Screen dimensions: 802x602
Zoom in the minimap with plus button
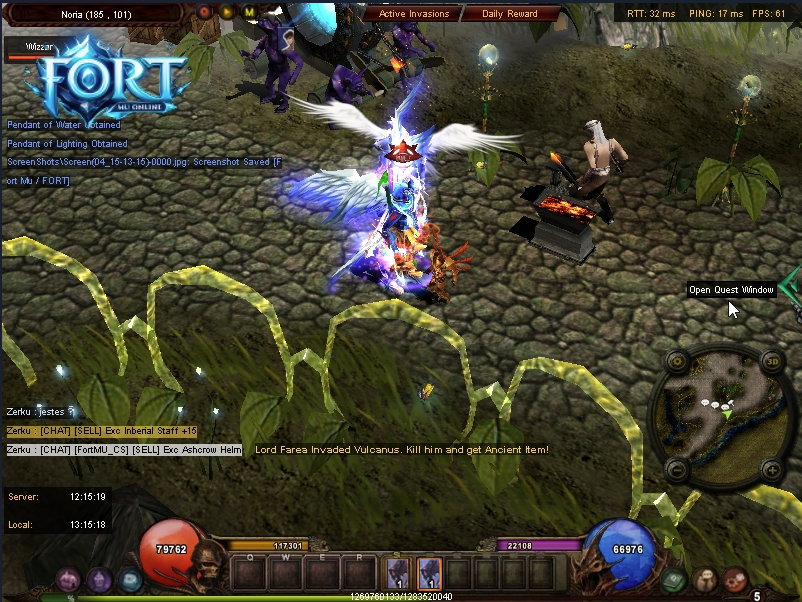click(x=771, y=468)
